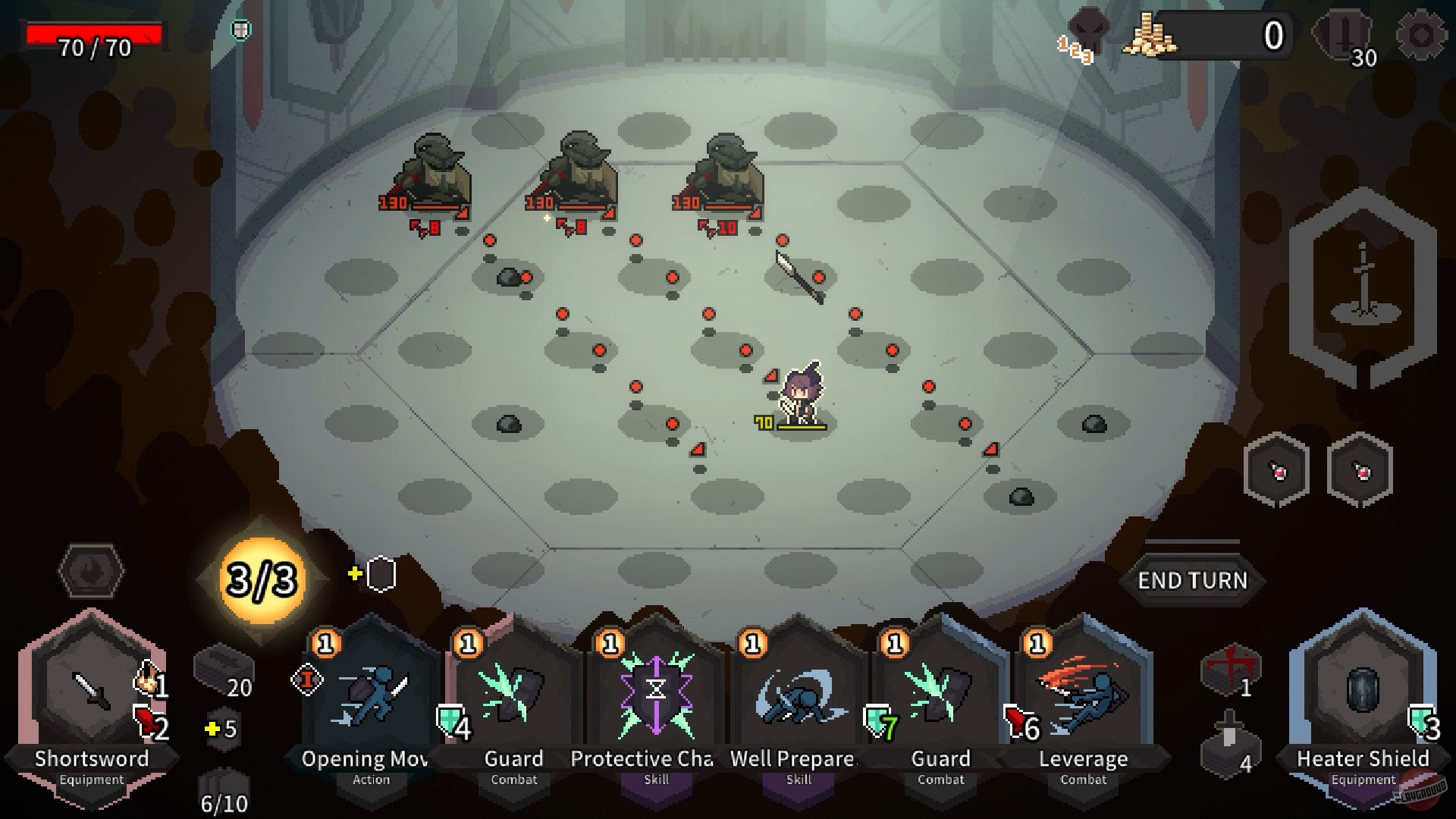Click the pause icon in the top right
1456x819 pixels.
point(1343,33)
